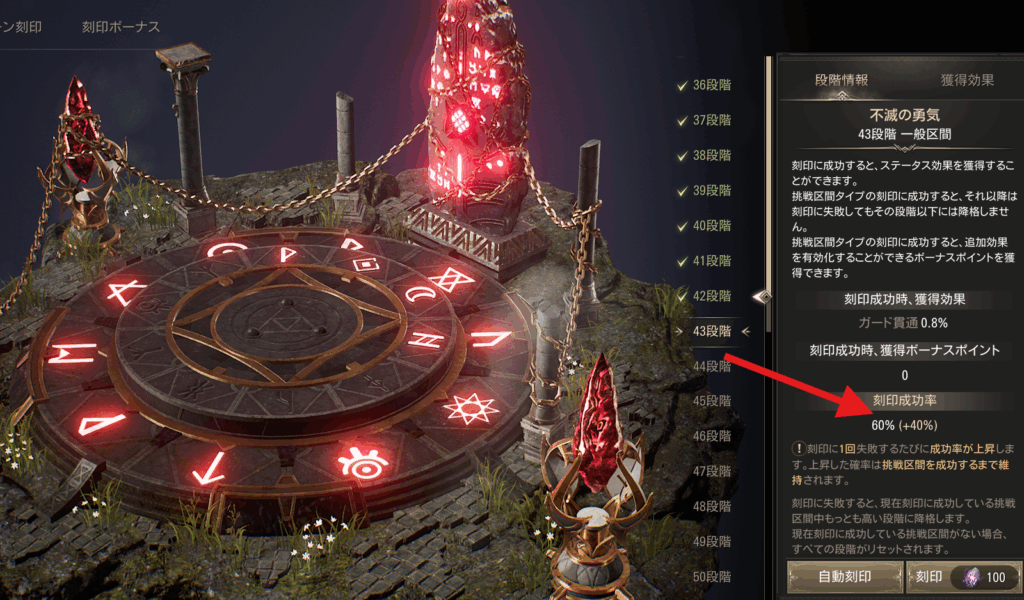
Task: Select locked stage 44段階
Action: (x=711, y=366)
